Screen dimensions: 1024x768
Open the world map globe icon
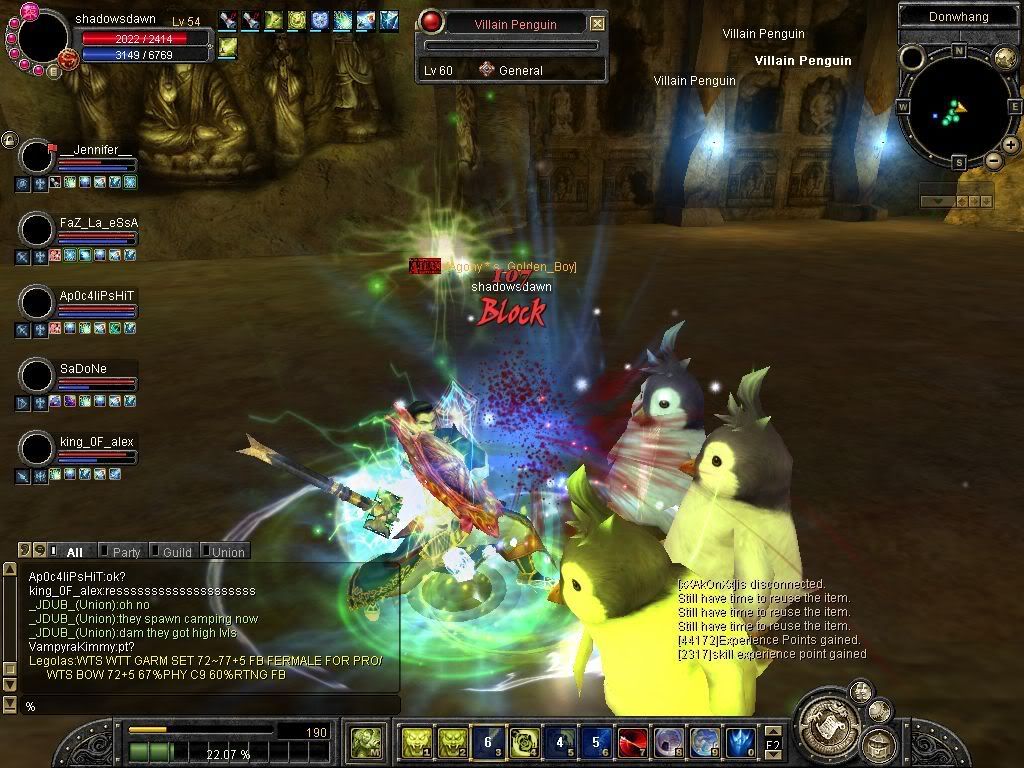coord(1005,59)
